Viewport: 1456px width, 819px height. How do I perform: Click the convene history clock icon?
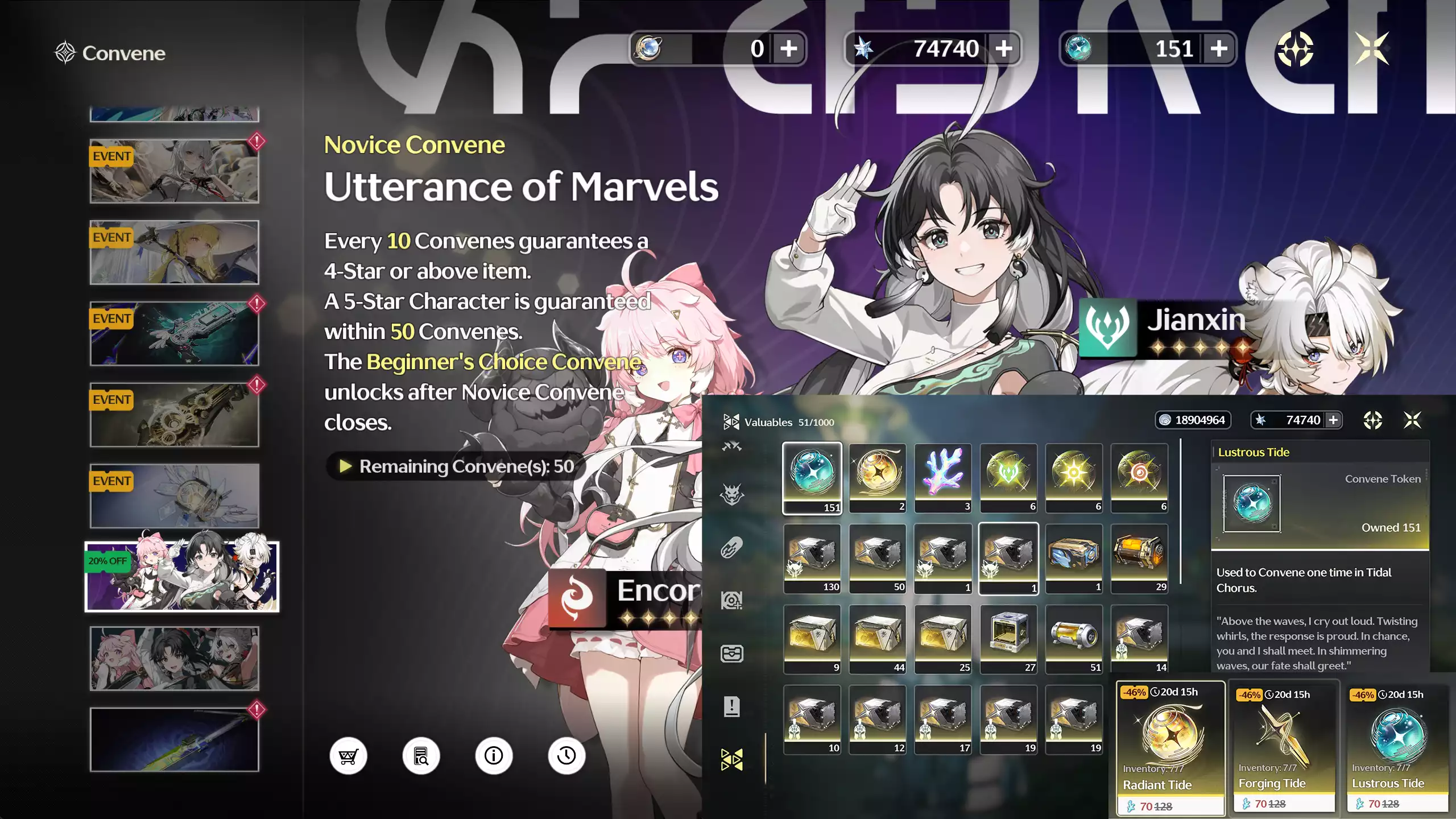point(565,756)
